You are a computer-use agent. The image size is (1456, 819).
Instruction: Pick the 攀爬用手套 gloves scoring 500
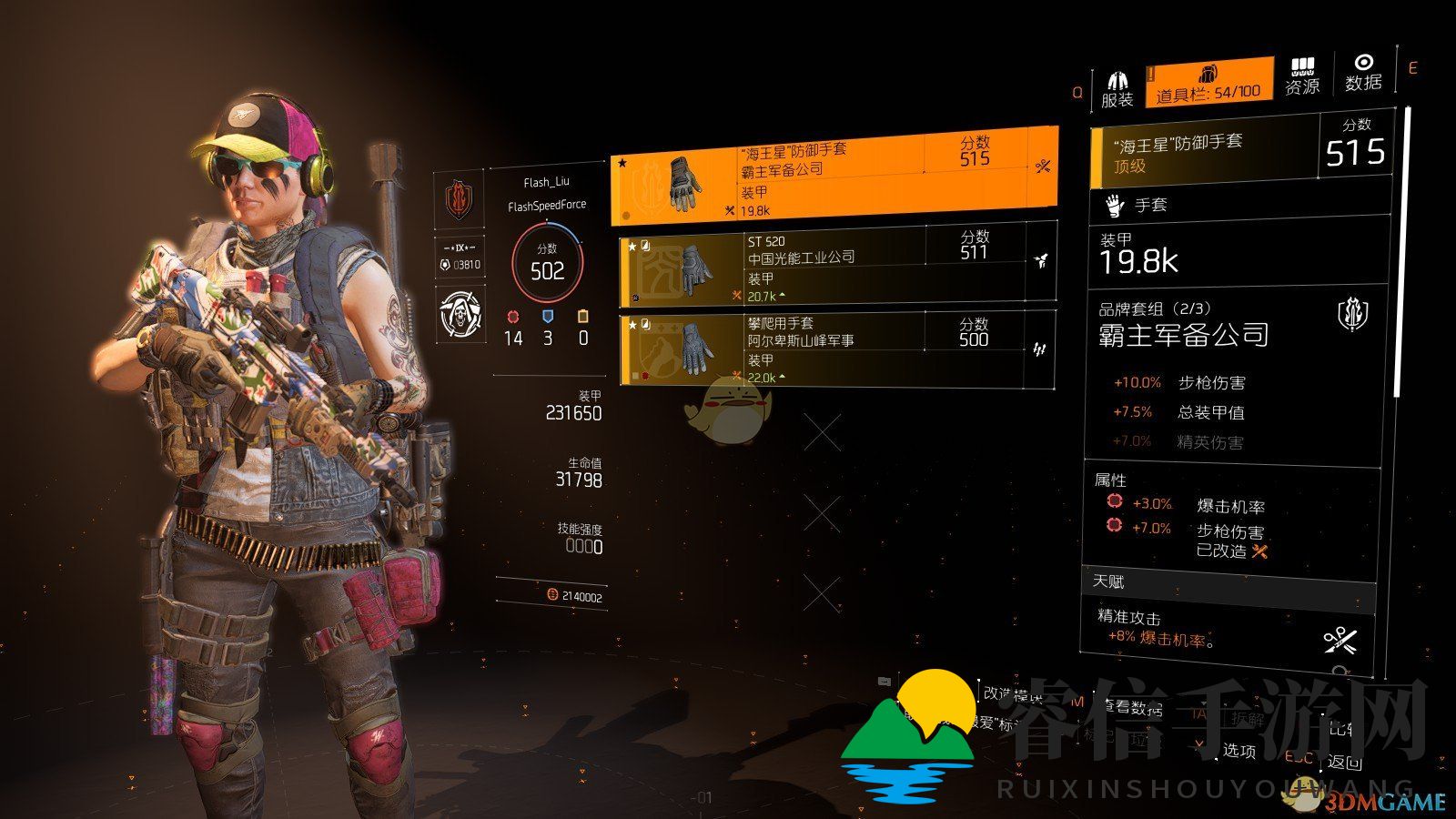coord(835,349)
